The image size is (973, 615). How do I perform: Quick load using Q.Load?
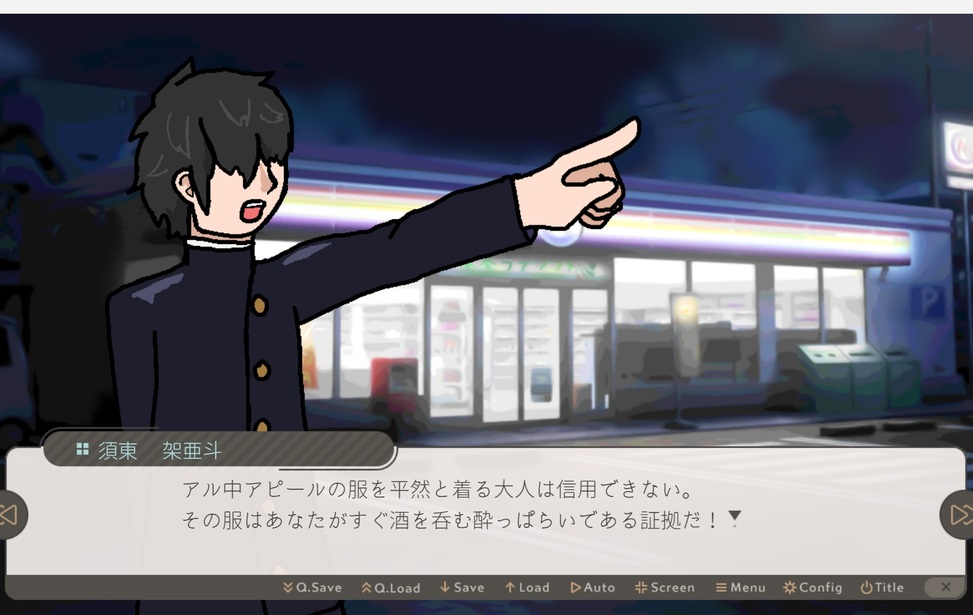coord(391,588)
